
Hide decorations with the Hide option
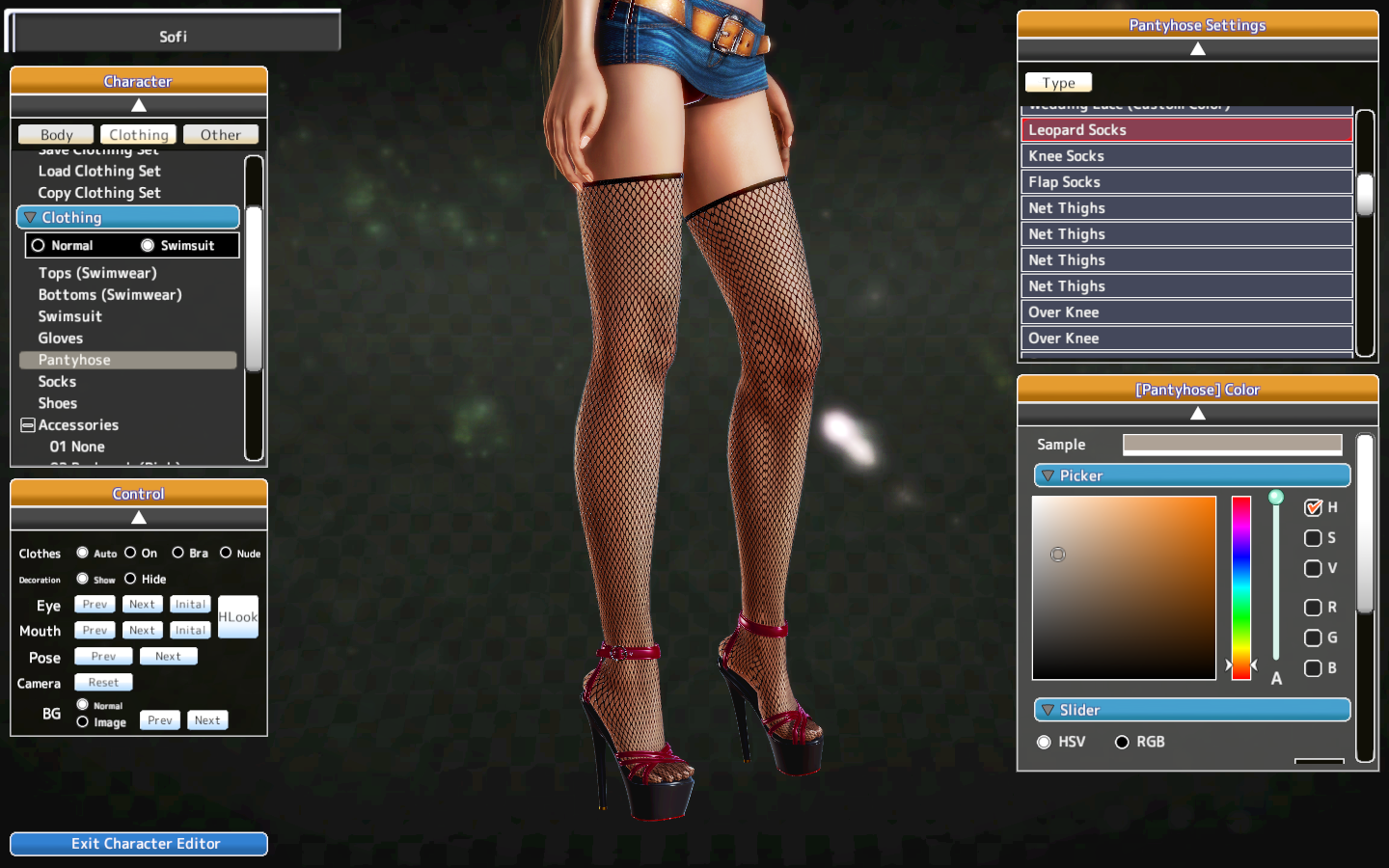(x=130, y=579)
